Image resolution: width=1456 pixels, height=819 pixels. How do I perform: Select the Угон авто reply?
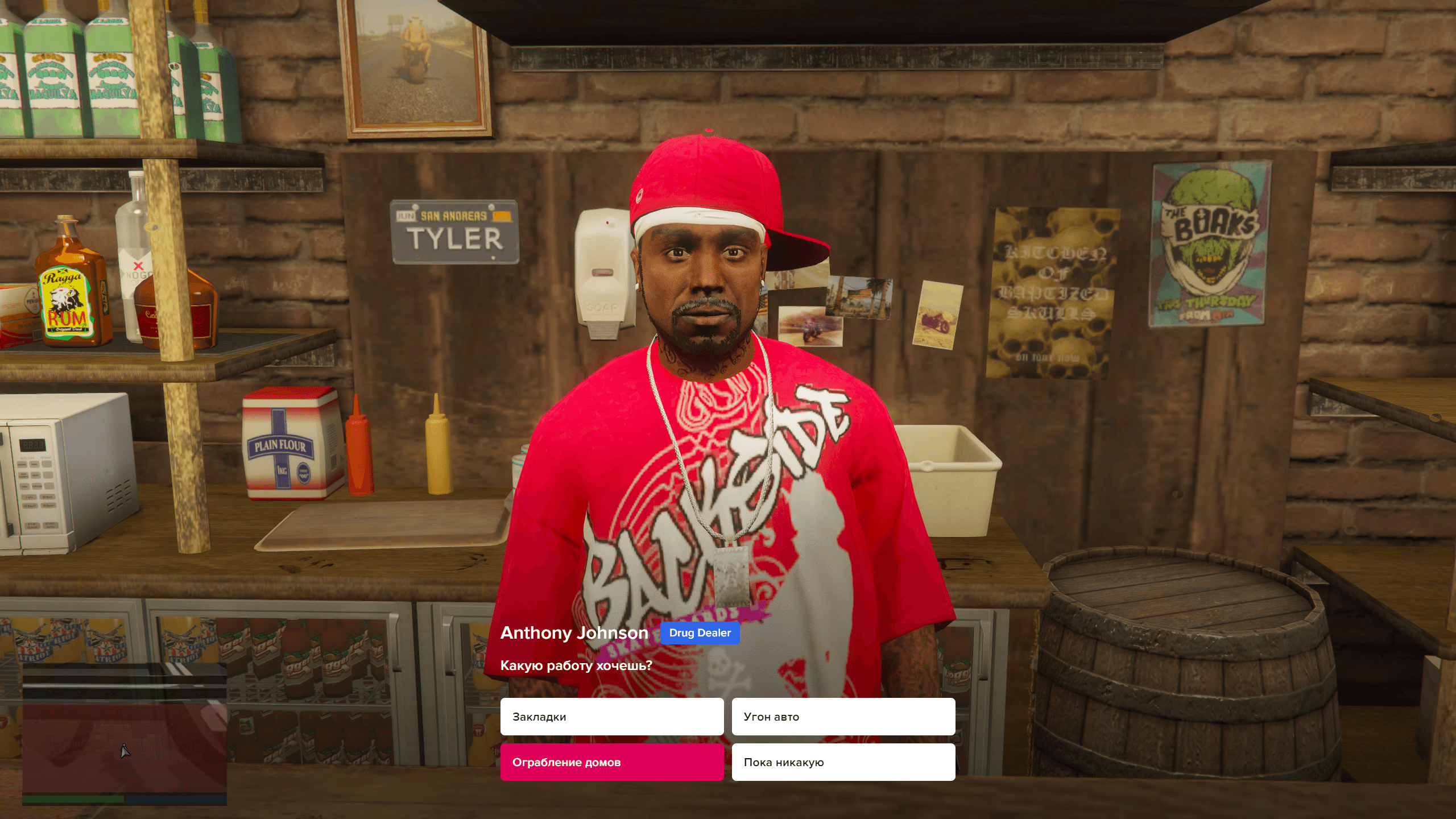843,717
